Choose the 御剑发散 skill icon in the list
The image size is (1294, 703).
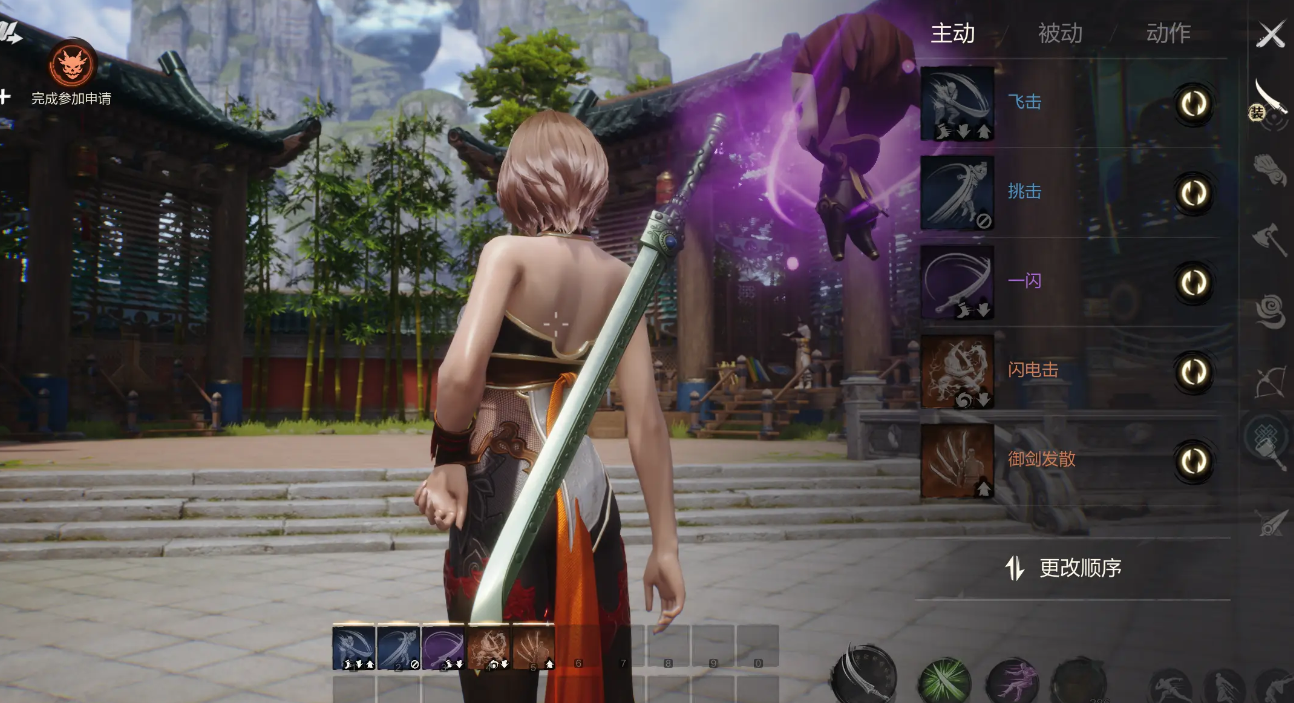tap(957, 460)
